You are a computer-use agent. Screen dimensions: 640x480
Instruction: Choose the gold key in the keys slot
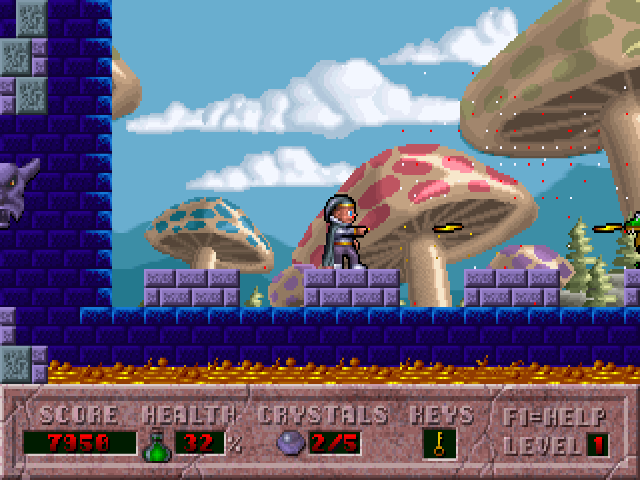[x=438, y=443]
